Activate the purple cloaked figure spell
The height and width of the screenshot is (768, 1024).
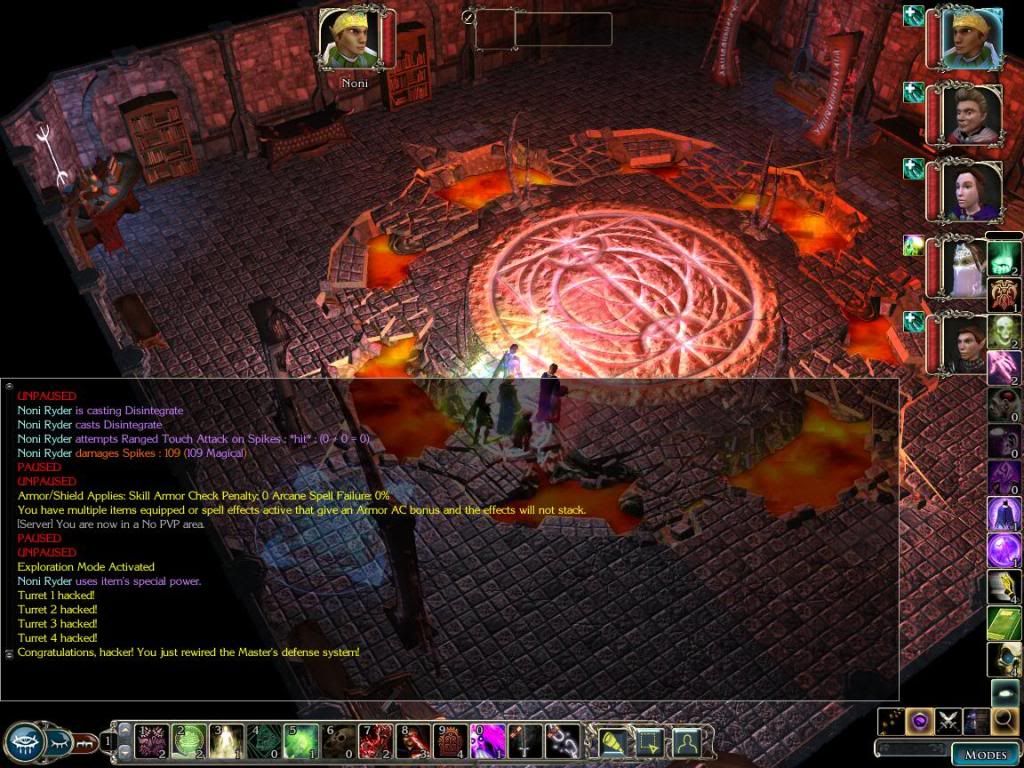pyautogui.click(x=1003, y=514)
